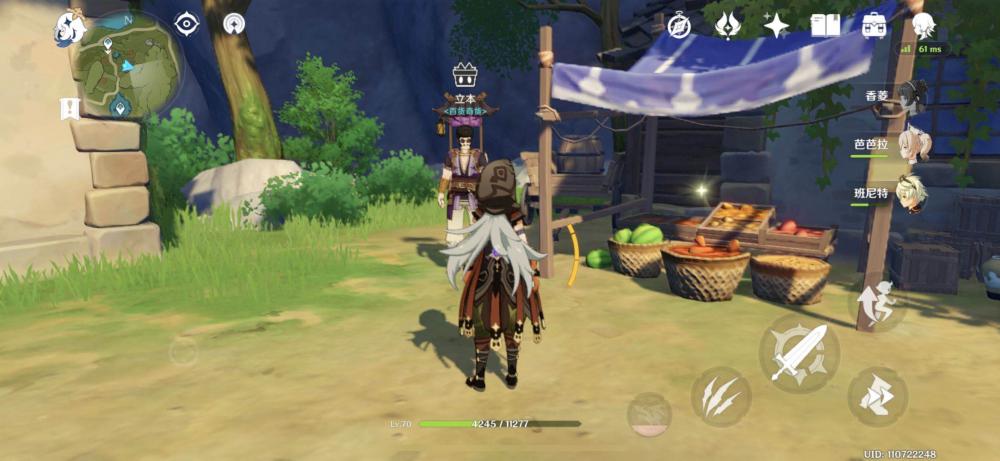Use the claw-mark elemental skill
This screenshot has width=1000, height=461.
[x=720, y=397]
